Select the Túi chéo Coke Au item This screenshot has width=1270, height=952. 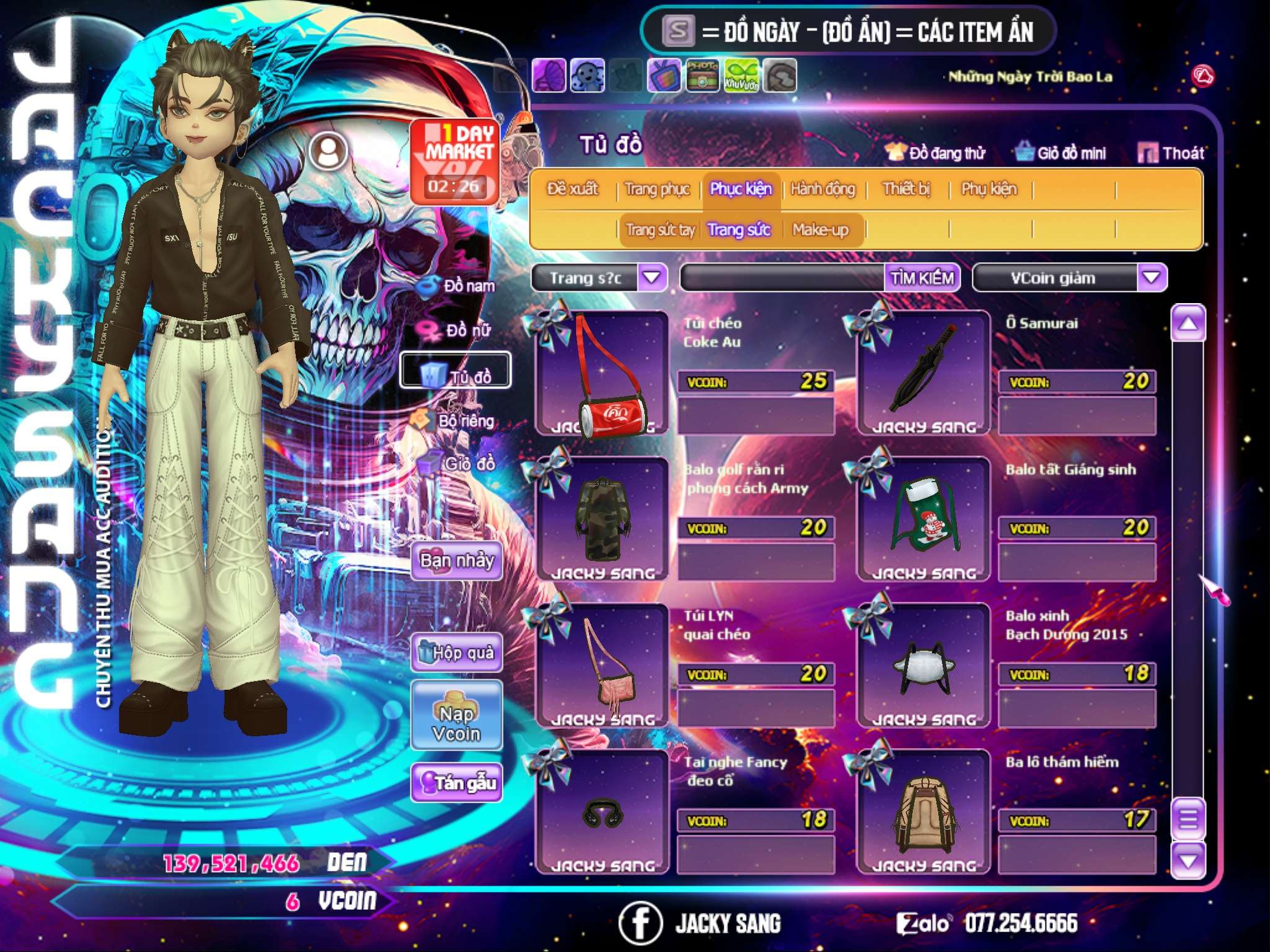(x=601, y=373)
